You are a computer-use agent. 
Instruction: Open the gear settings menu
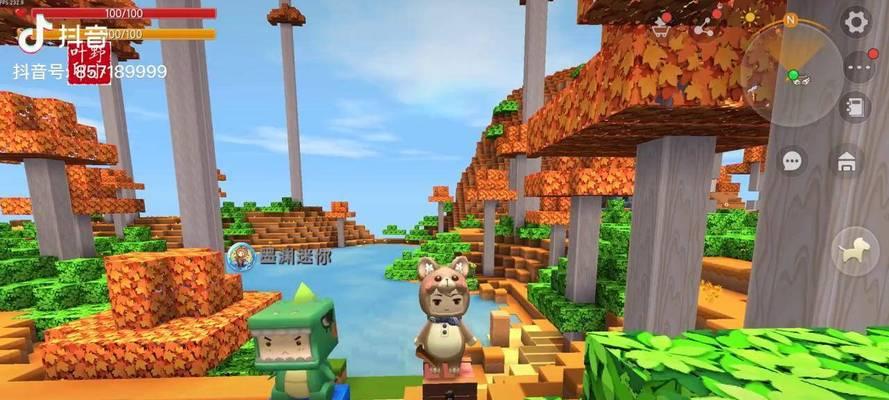point(855,21)
